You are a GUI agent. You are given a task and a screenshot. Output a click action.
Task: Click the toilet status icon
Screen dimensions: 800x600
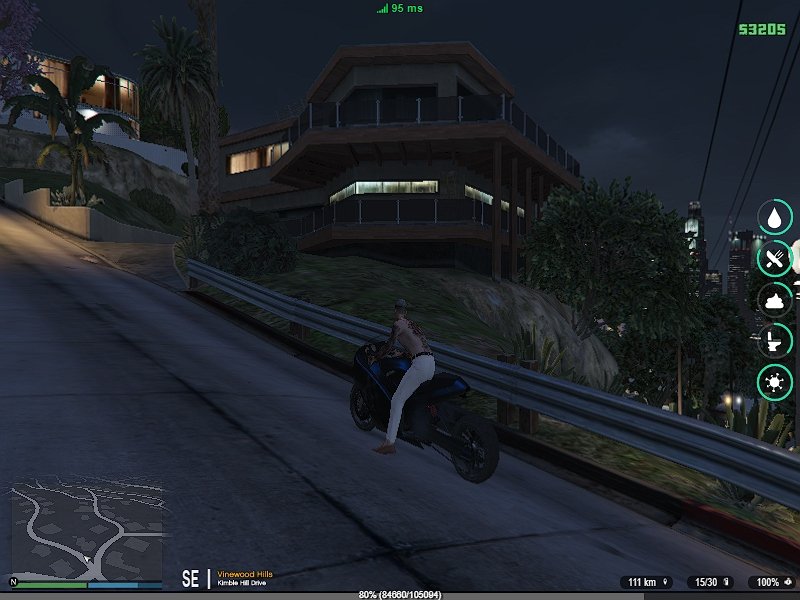point(775,341)
